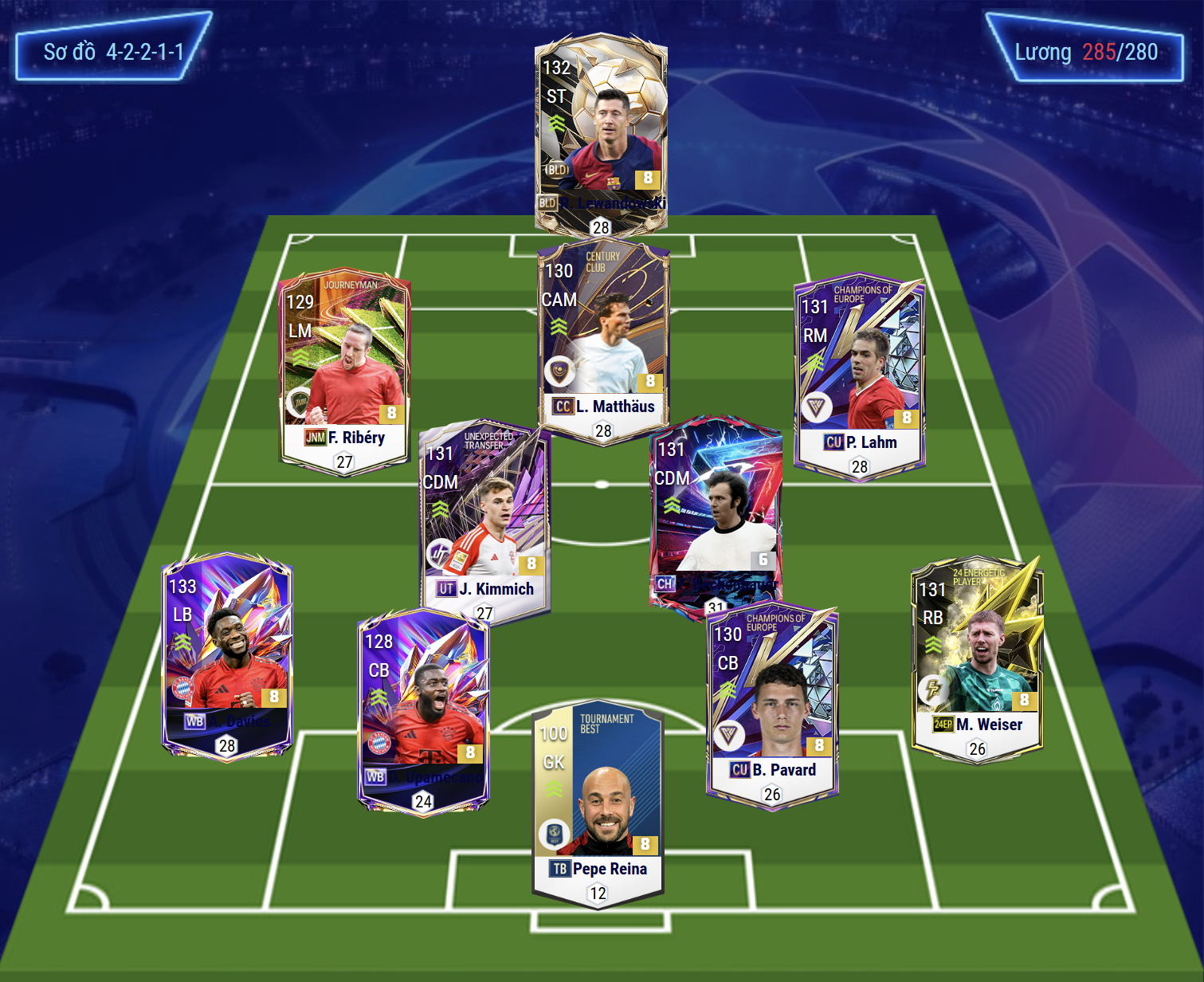Choose the Pepe Reina goalkeeper card

598,801
